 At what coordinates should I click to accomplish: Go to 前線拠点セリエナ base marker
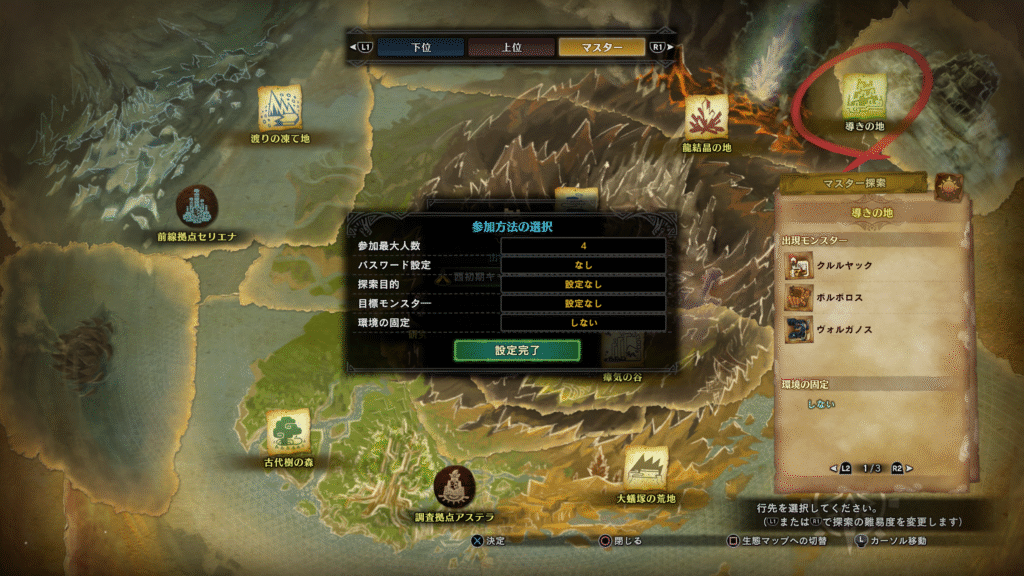click(196, 207)
